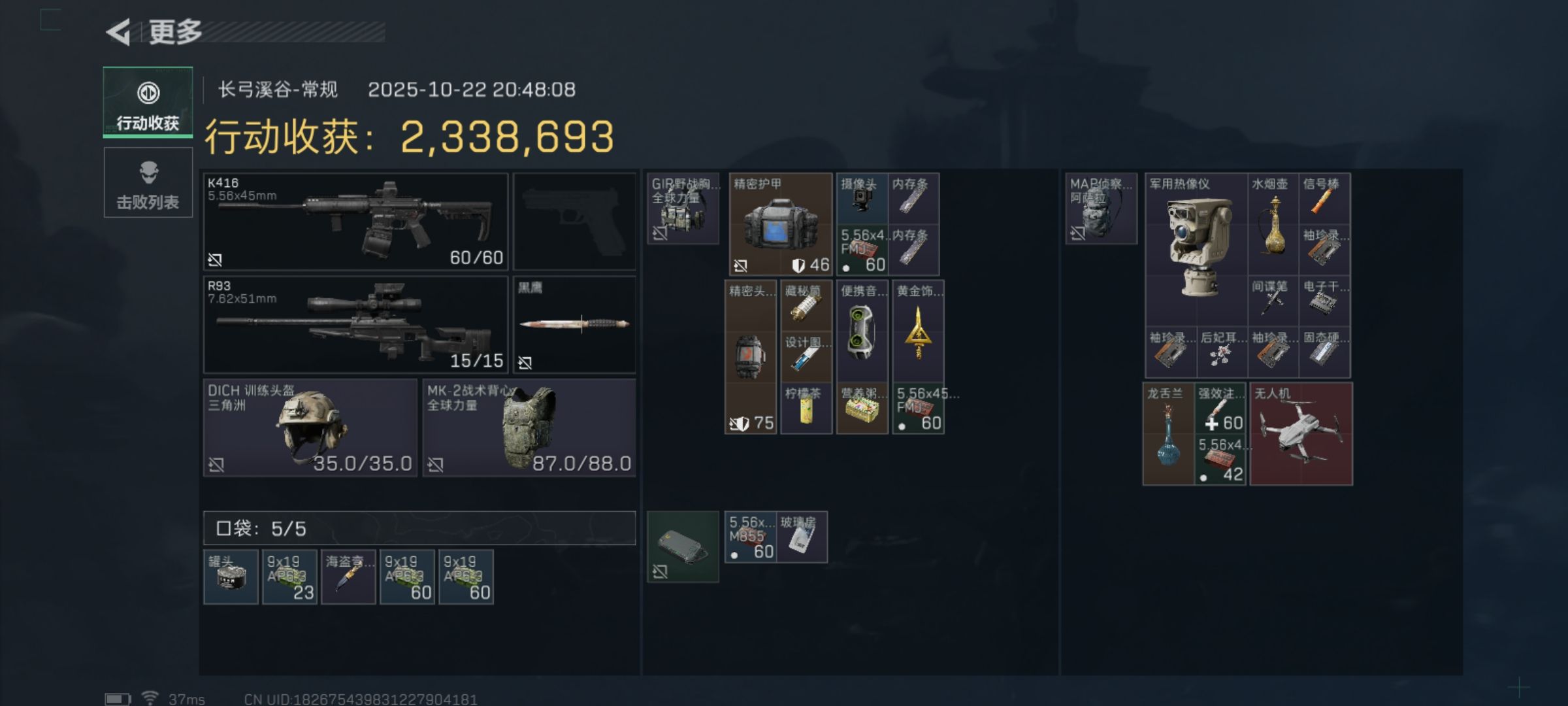Select the 行动收获 tab
The image size is (1568, 706).
148,103
